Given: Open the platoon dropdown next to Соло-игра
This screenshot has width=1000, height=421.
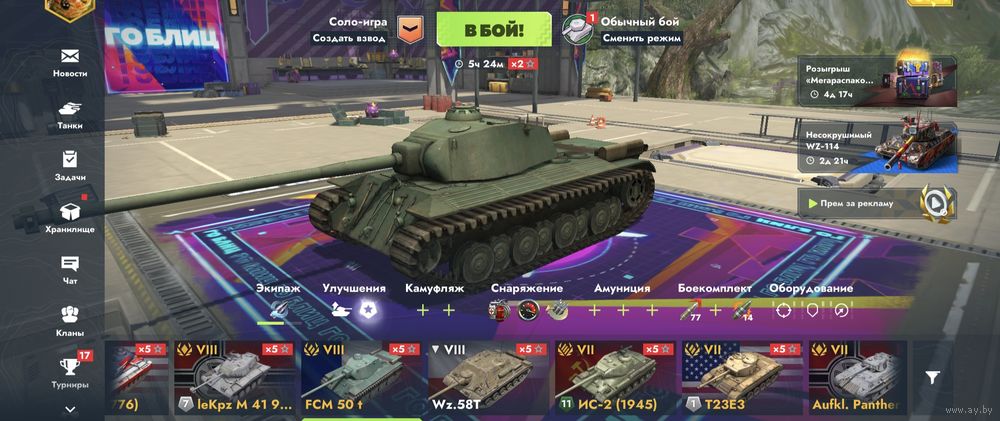Looking at the screenshot, I should pos(410,30).
